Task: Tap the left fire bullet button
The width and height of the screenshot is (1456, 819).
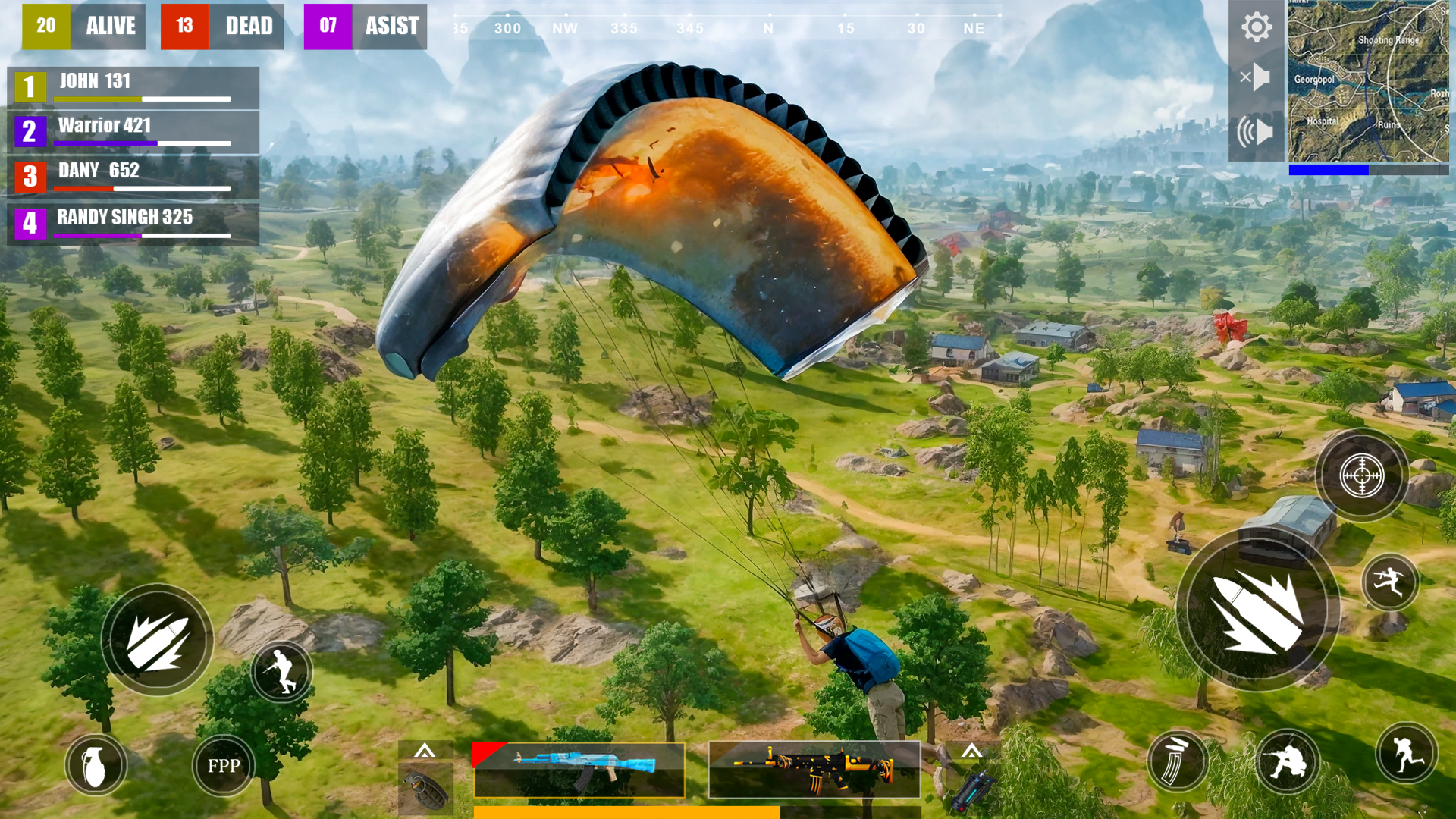Action: pyautogui.click(x=157, y=641)
